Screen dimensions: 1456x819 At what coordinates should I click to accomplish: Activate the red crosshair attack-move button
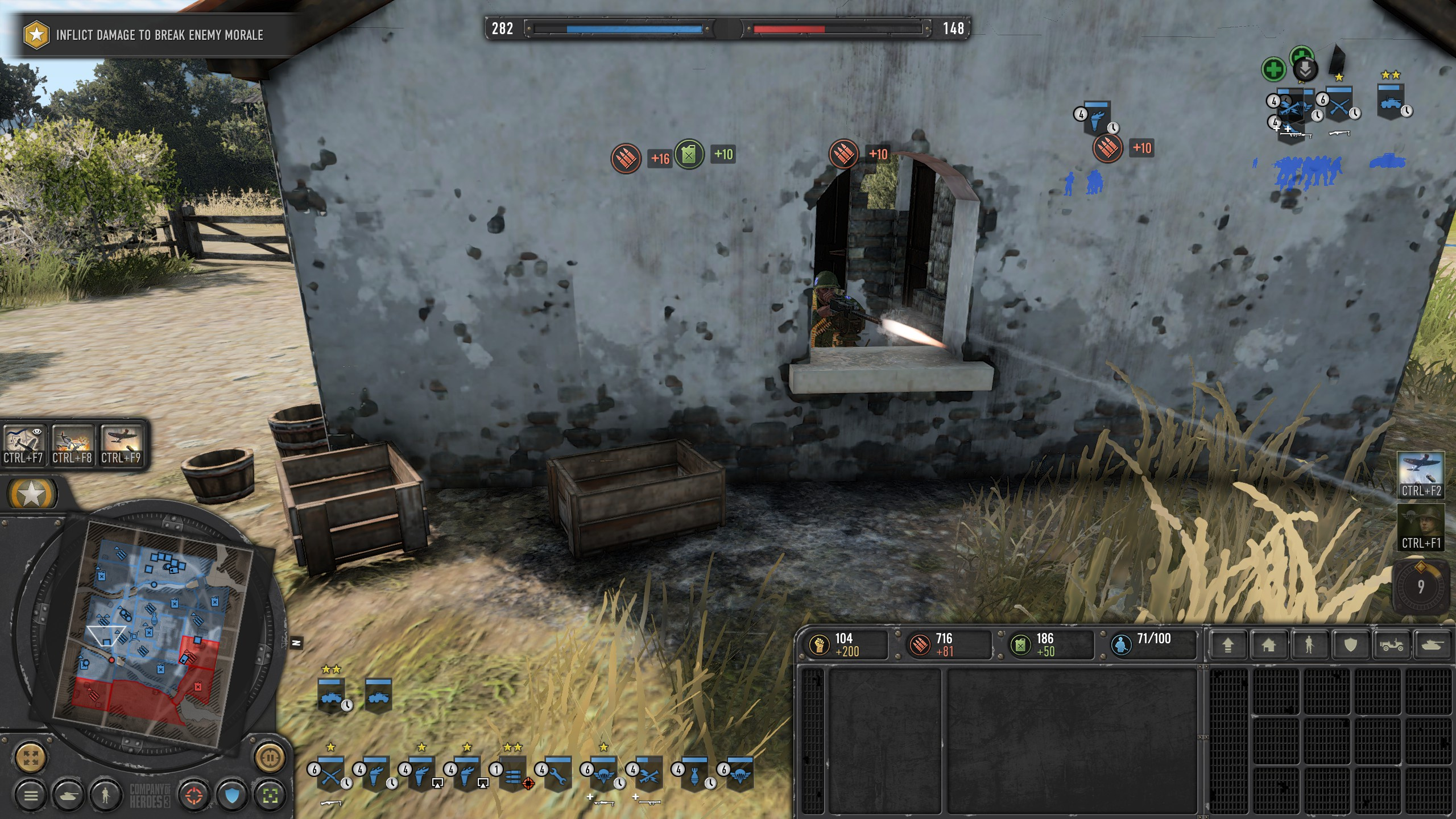[x=194, y=796]
